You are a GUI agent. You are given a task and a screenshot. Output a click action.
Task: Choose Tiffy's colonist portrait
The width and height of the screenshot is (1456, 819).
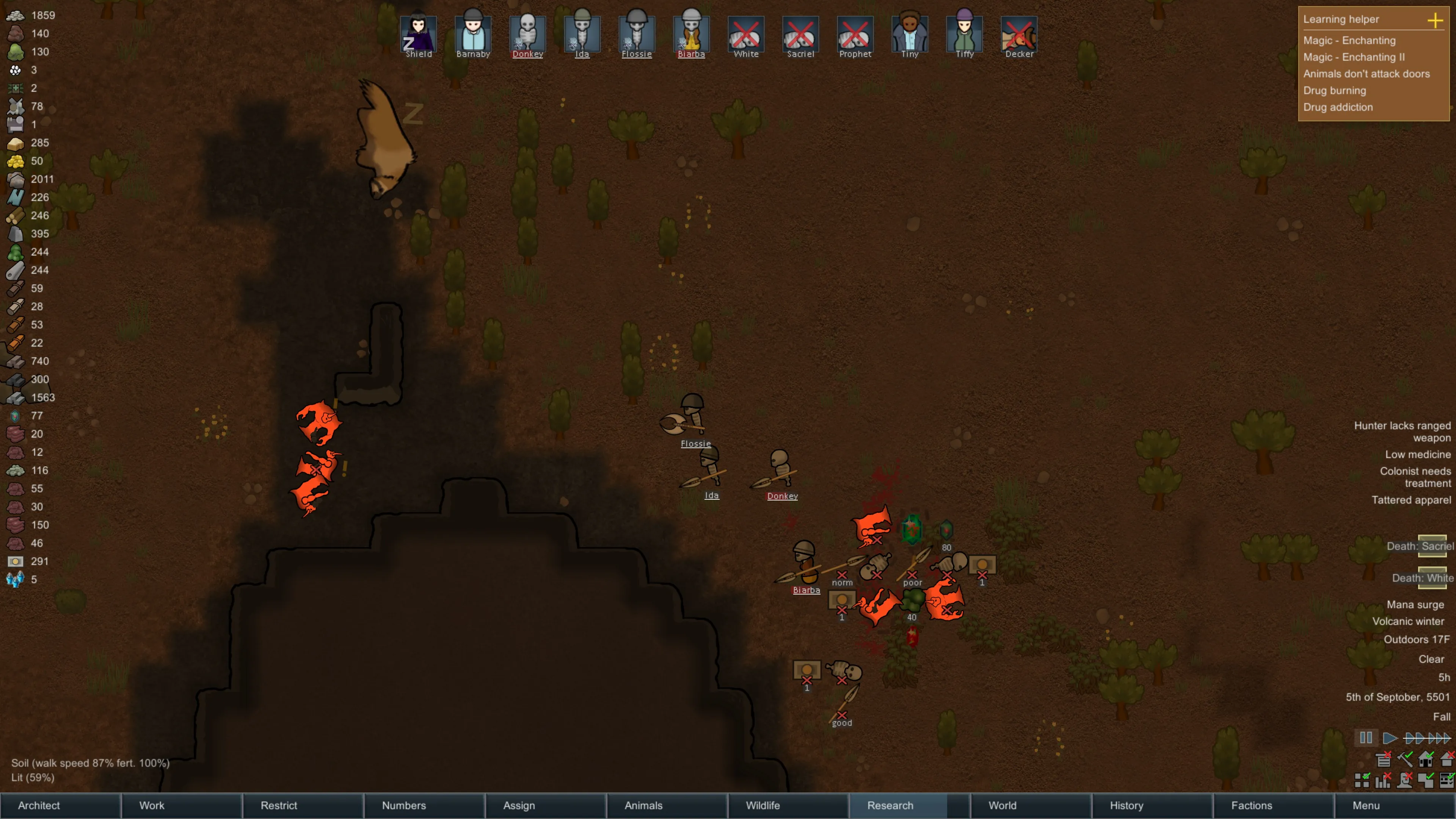(964, 34)
